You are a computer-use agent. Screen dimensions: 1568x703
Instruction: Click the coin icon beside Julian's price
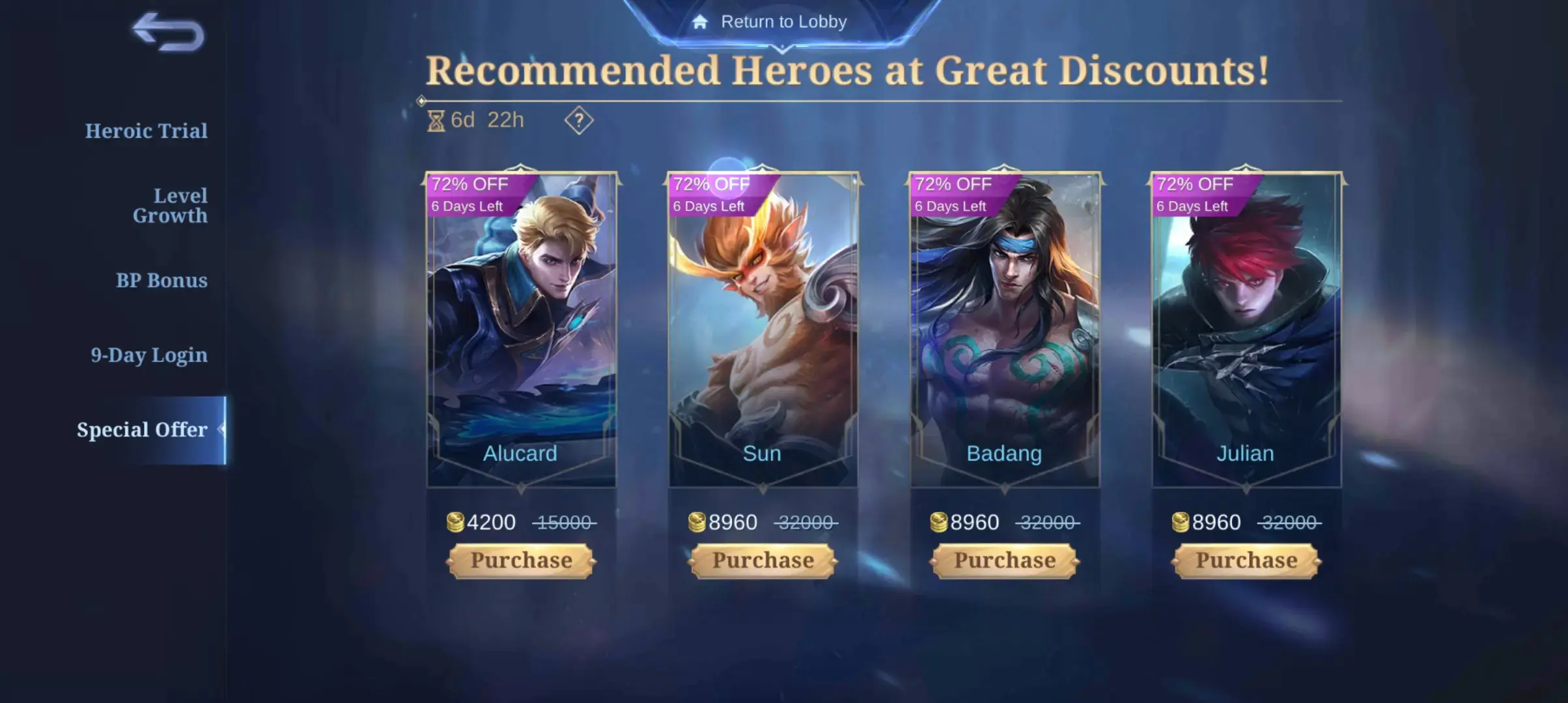click(1180, 522)
